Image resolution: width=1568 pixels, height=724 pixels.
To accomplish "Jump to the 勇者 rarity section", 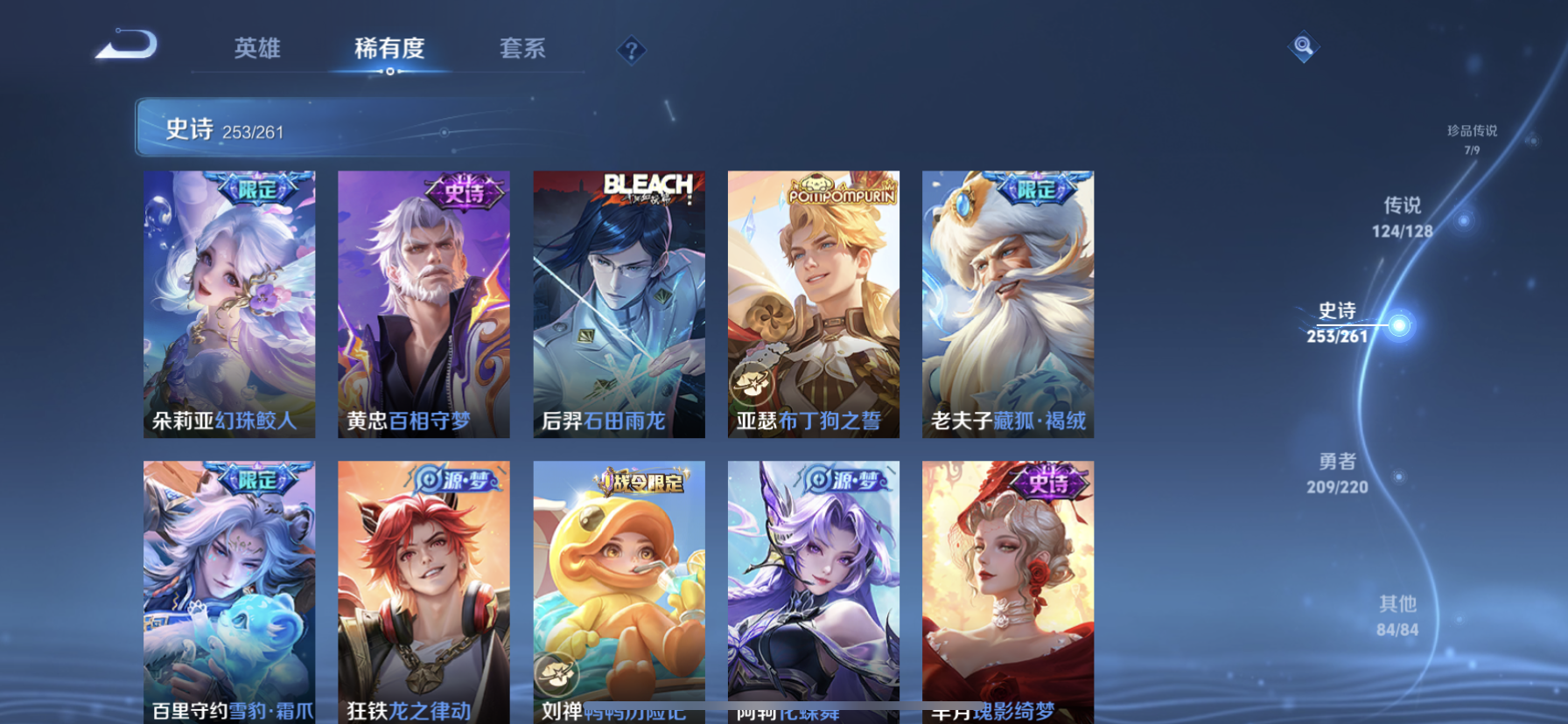I will (1337, 472).
